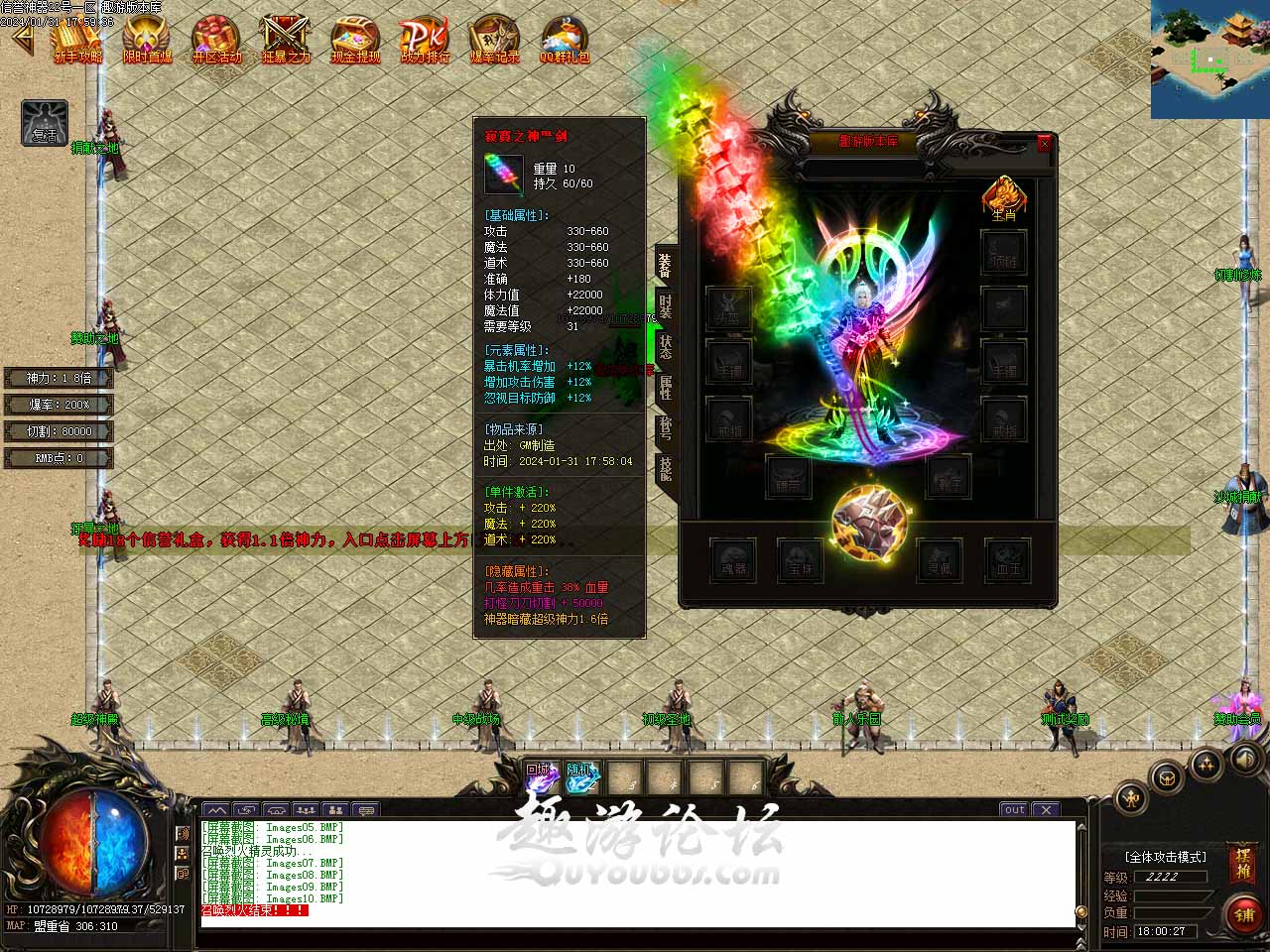Screen dimensions: 1270x952
Task: Open the 技能 skills tab
Action: tap(665, 468)
